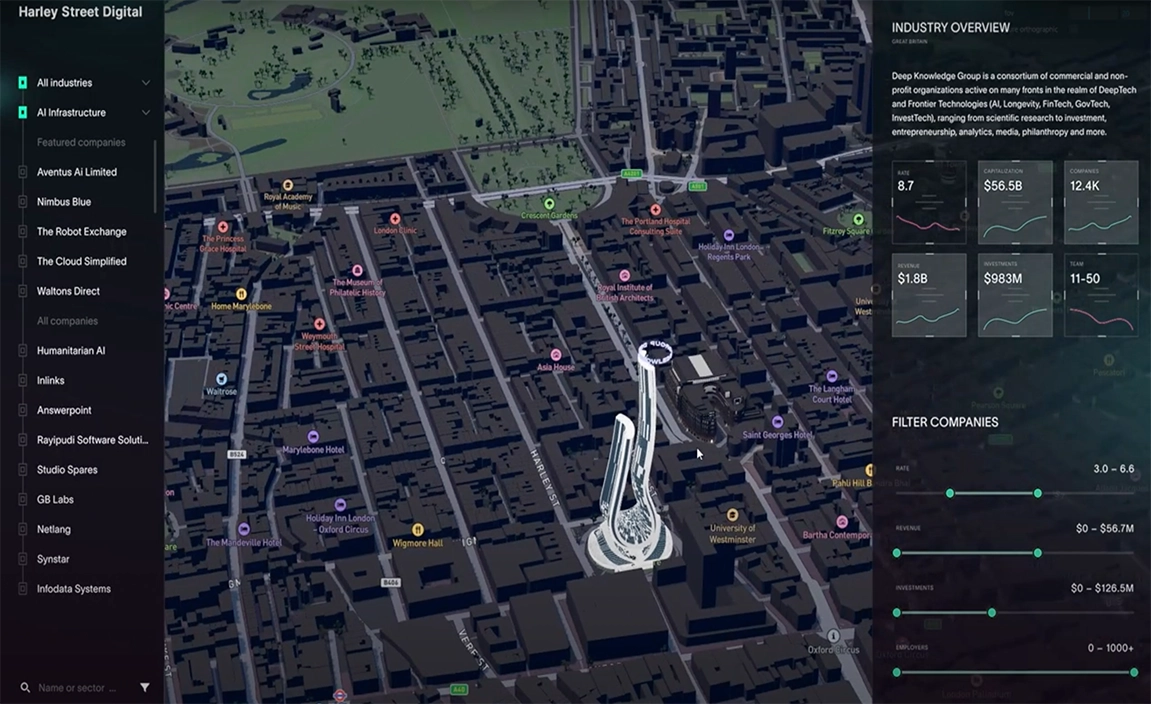Select Humanitarian AI company

point(71,351)
